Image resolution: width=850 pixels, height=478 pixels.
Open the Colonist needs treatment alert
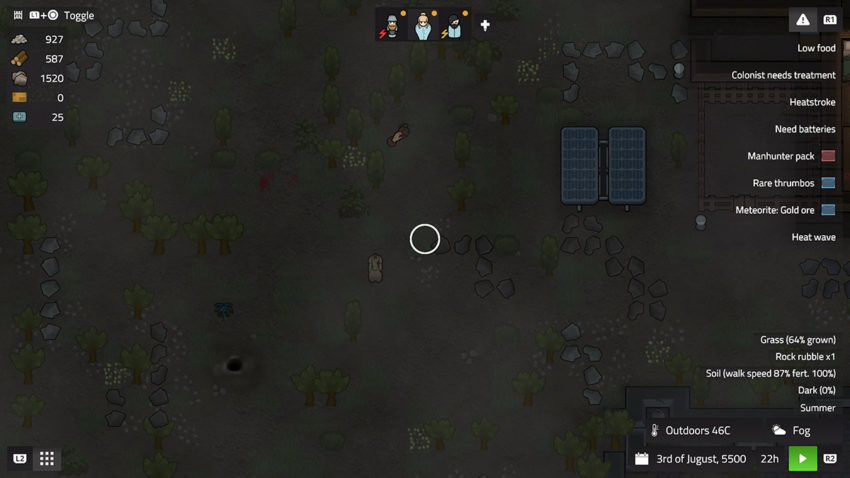click(783, 75)
